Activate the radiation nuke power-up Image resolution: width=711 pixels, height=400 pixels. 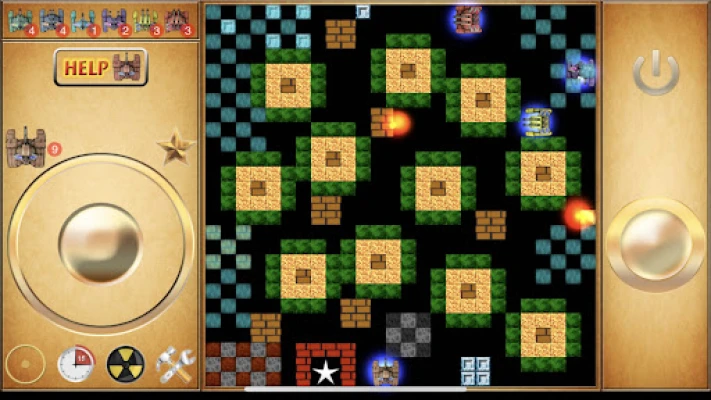[125, 364]
